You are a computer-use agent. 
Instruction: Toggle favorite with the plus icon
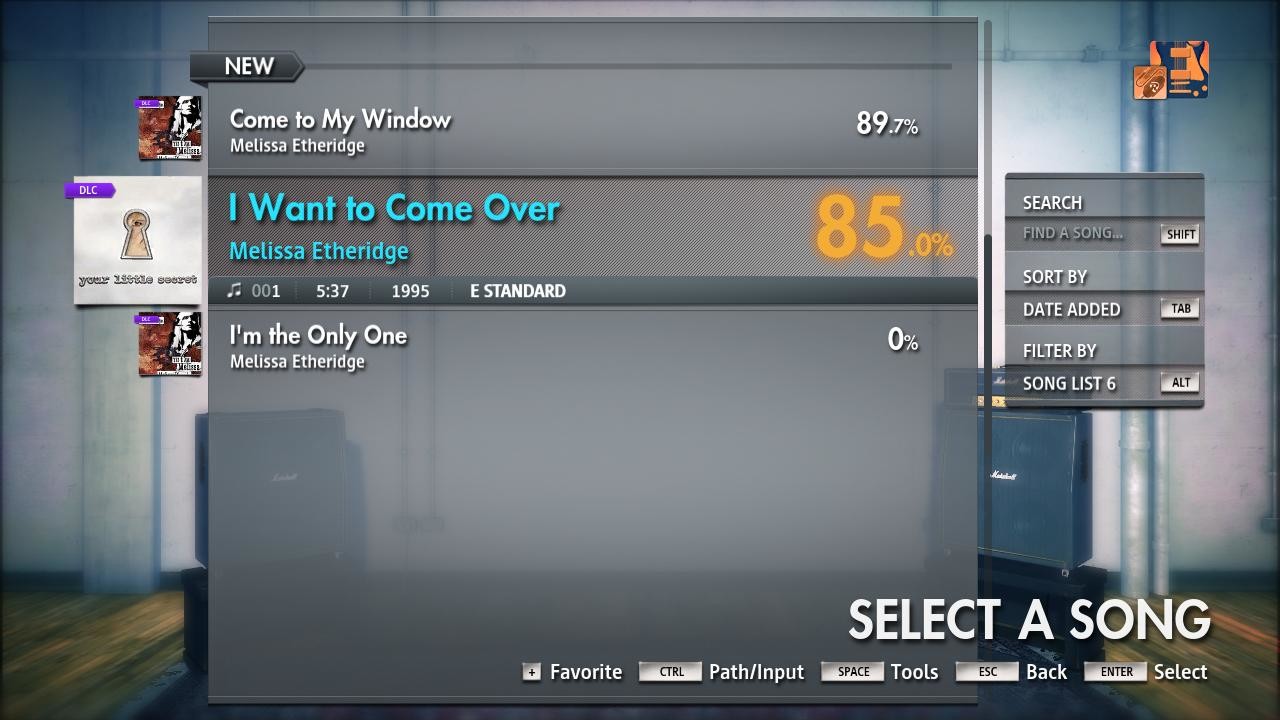pos(531,671)
